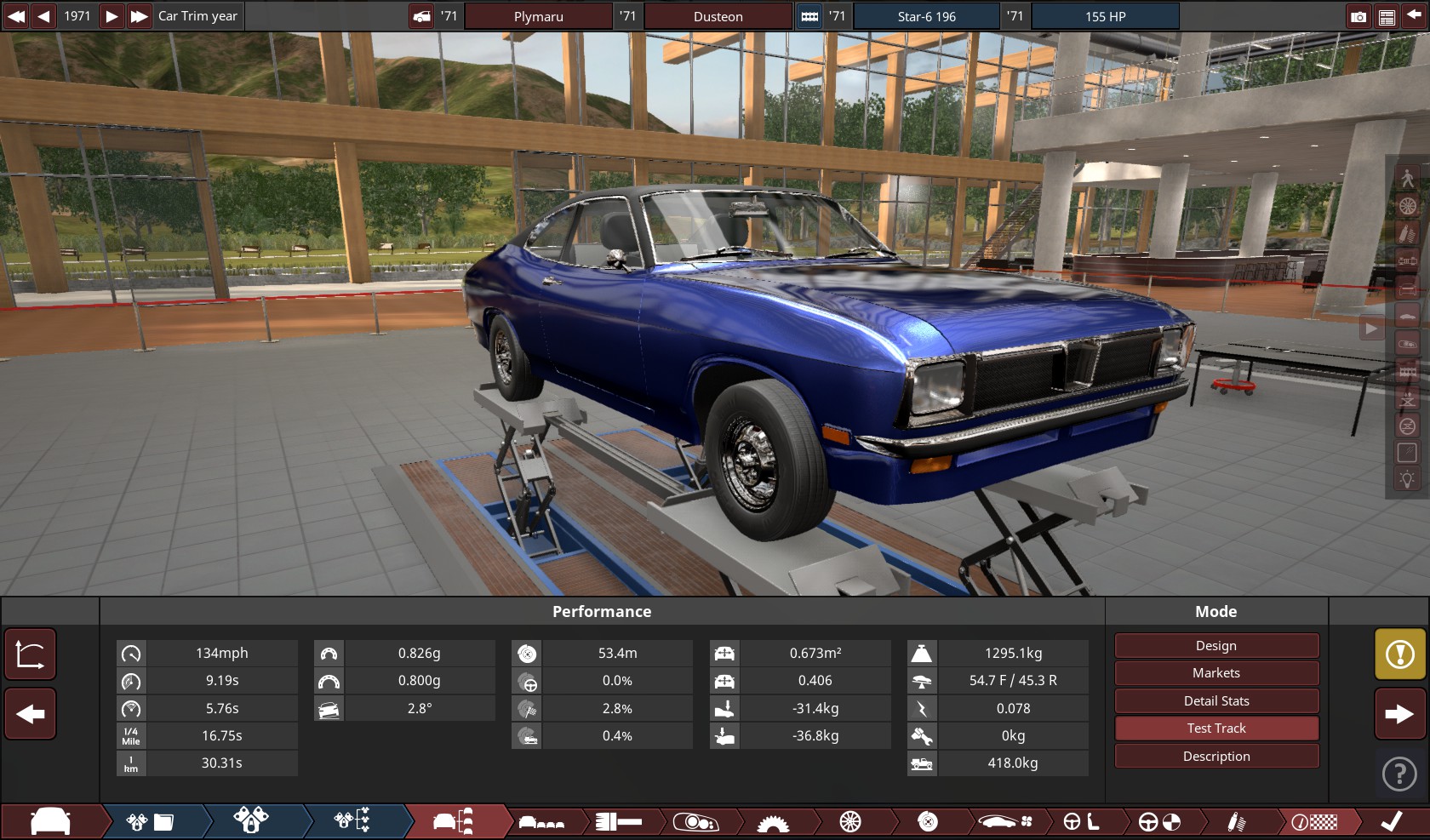Select the 155 HP engine variant

(x=1105, y=16)
